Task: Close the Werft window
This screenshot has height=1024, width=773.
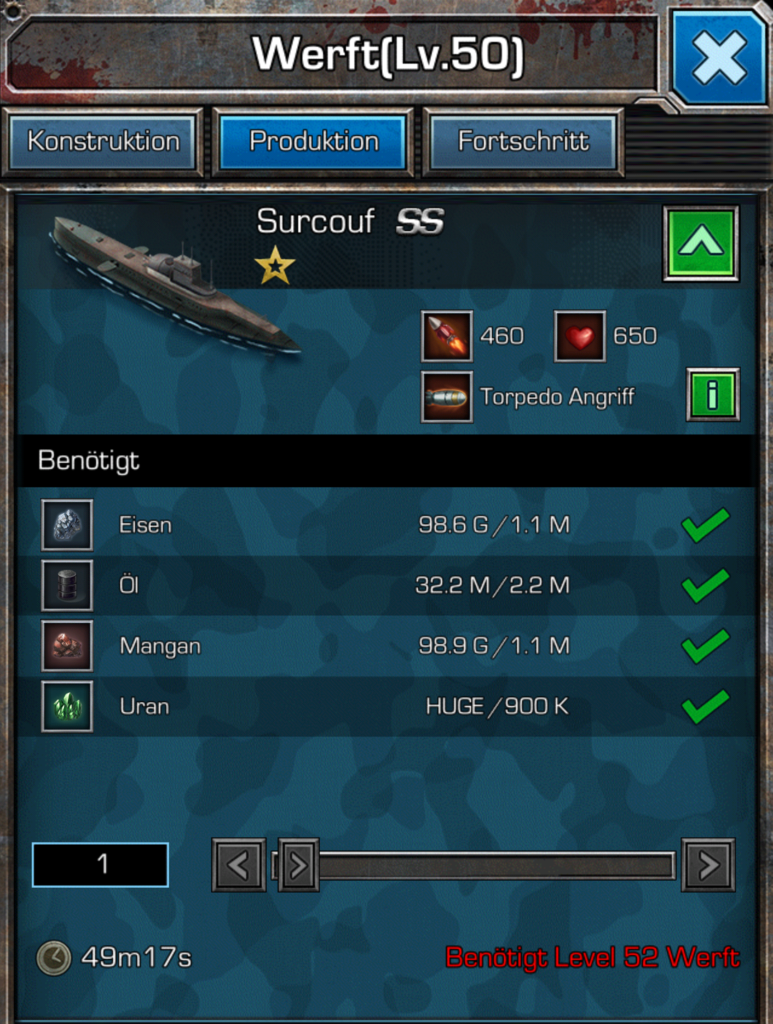Action: coord(719,57)
